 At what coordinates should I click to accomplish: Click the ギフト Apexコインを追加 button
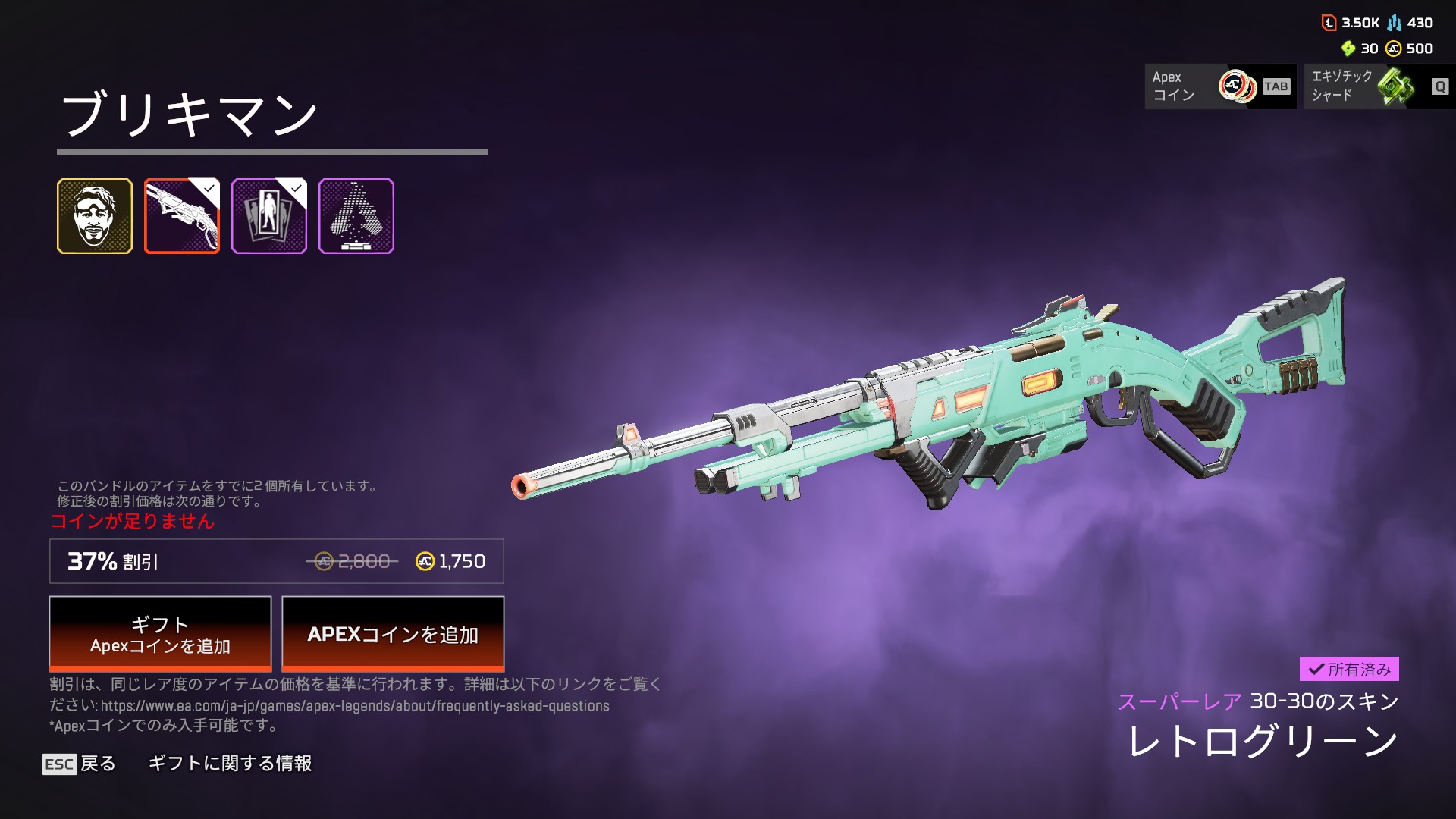[x=160, y=634]
